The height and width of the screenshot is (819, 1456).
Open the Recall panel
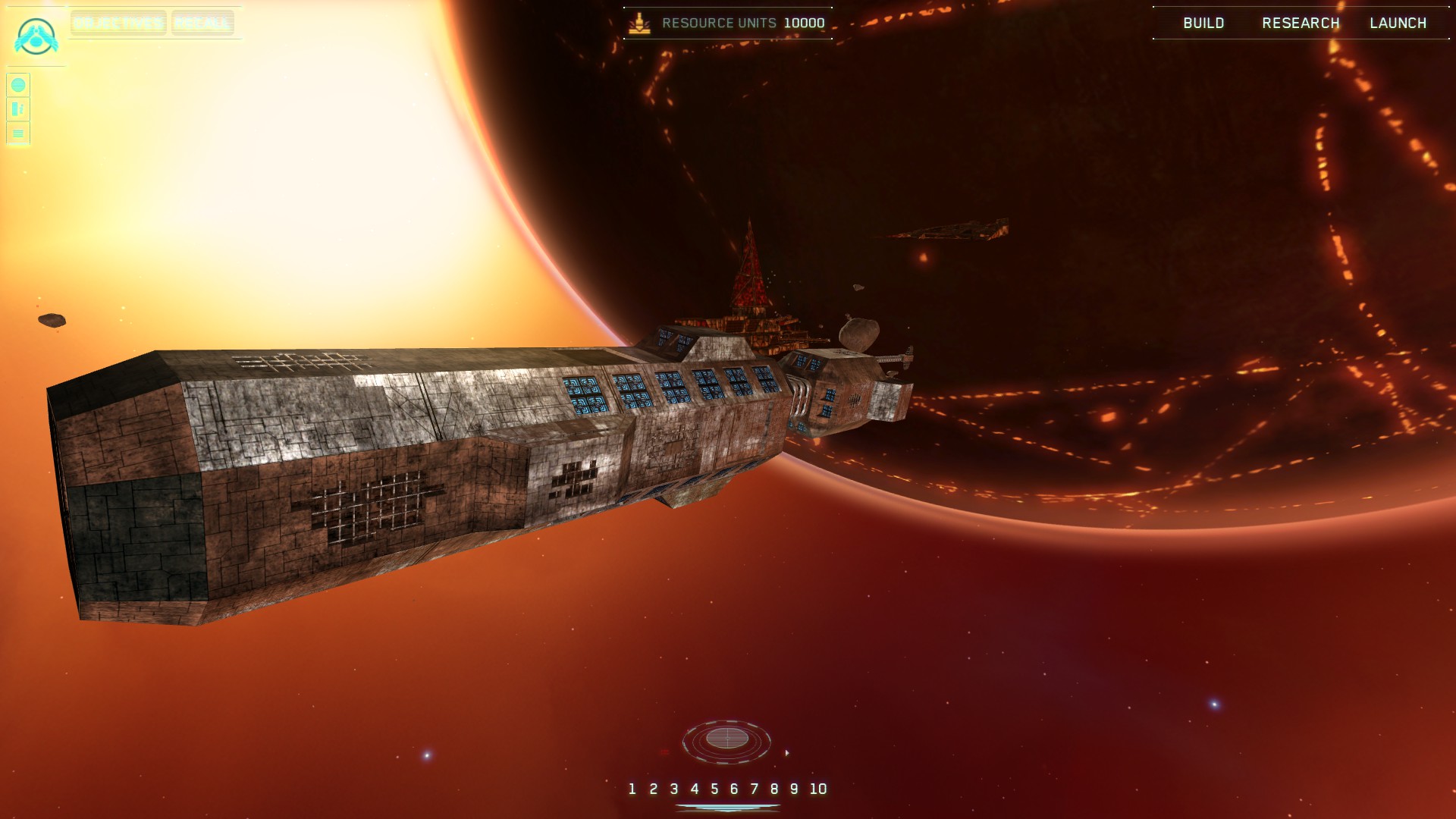click(x=202, y=23)
